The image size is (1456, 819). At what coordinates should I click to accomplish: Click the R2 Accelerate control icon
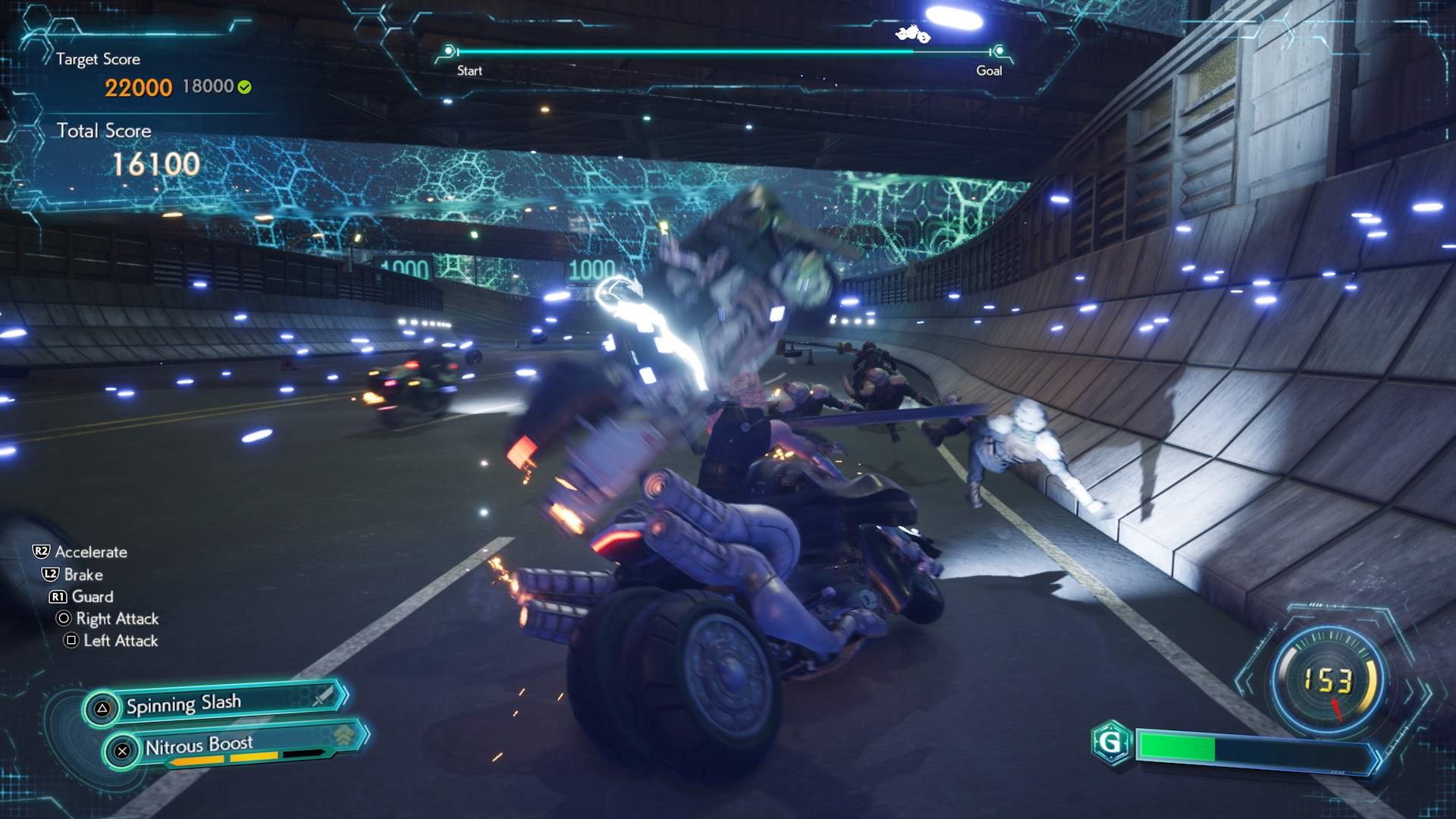(42, 552)
